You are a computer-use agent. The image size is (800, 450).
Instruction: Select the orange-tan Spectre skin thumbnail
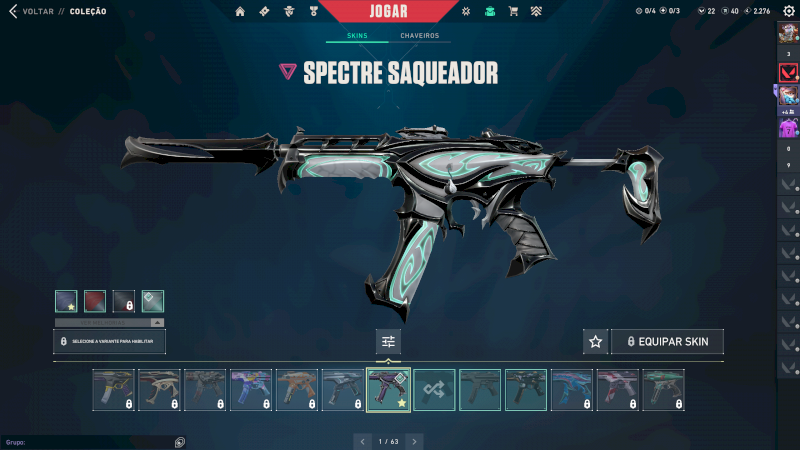pyautogui.click(x=296, y=390)
